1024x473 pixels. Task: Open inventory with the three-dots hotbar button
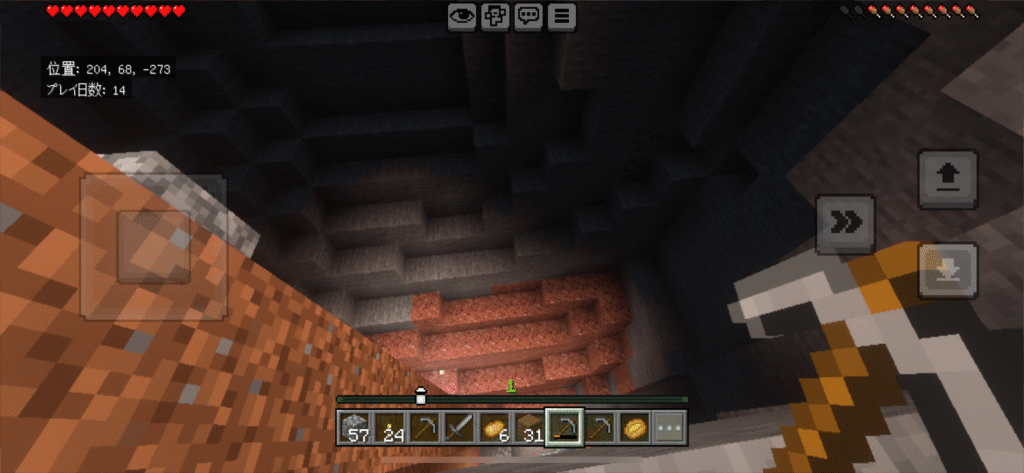coord(669,428)
